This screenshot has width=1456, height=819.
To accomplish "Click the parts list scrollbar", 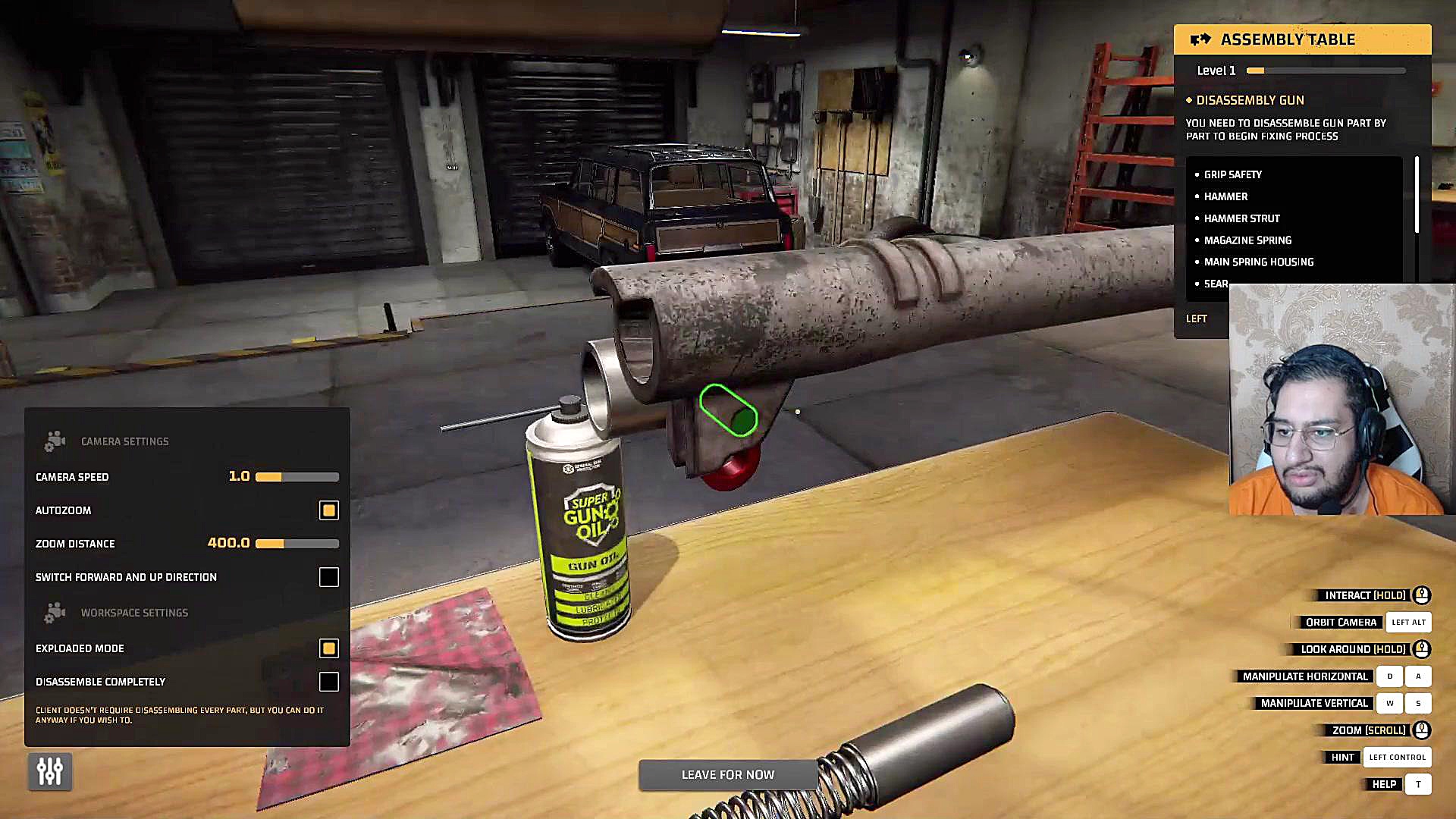I will tap(1416, 195).
